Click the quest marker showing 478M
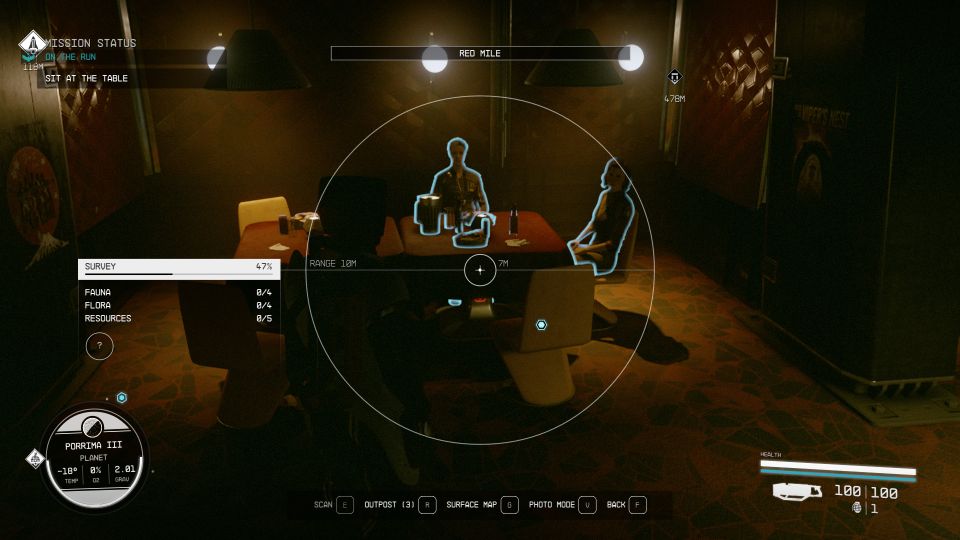 pyautogui.click(x=674, y=78)
